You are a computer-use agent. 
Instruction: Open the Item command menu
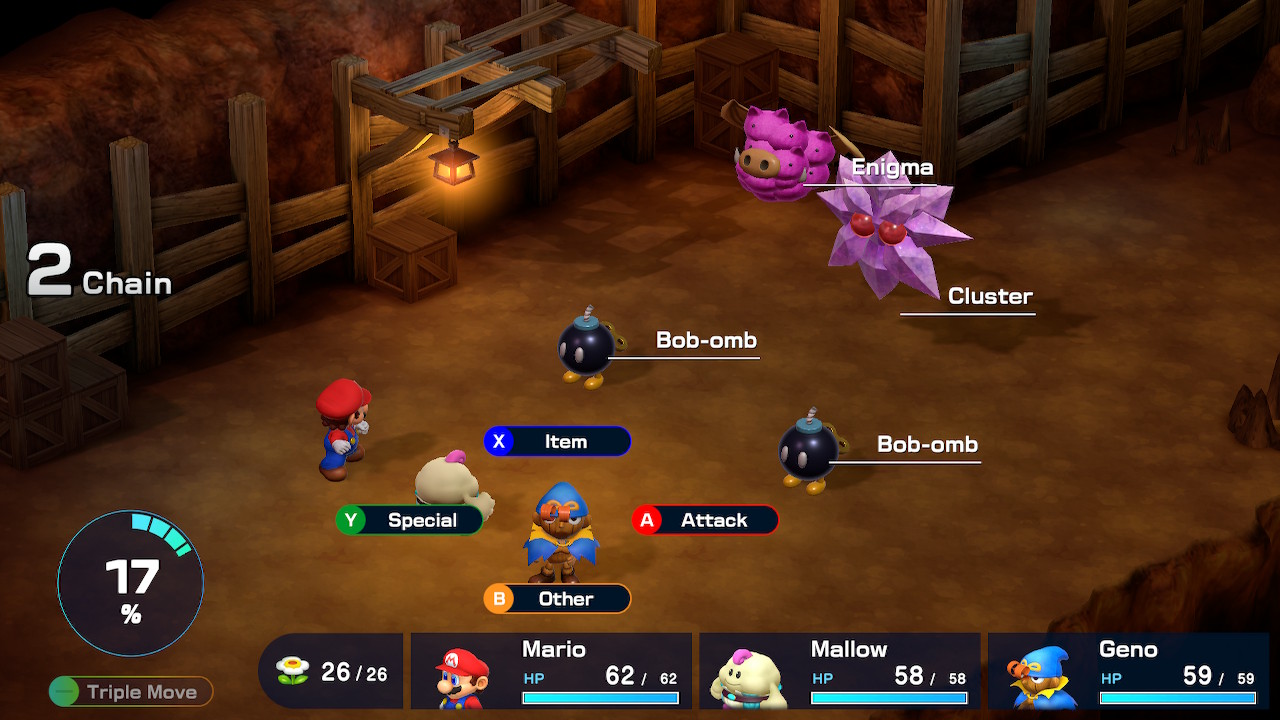pos(558,442)
